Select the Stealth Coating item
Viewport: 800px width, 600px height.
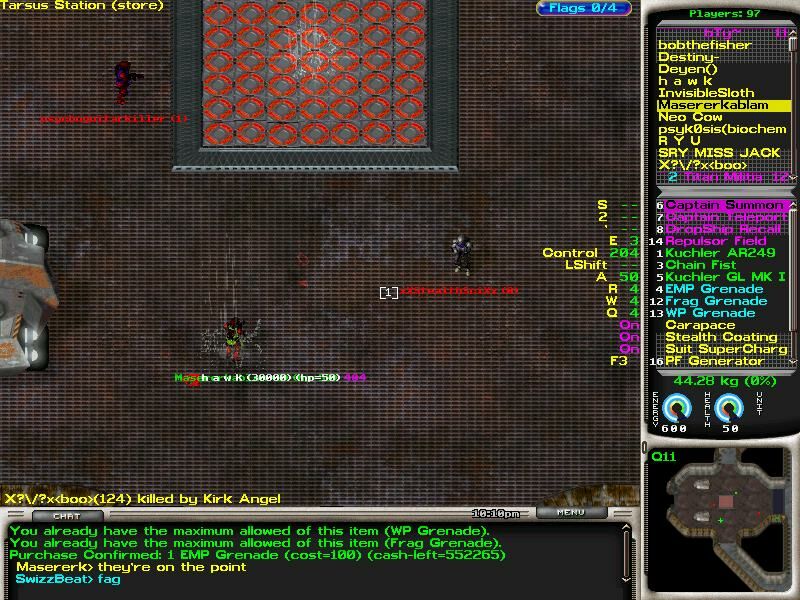(x=721, y=337)
